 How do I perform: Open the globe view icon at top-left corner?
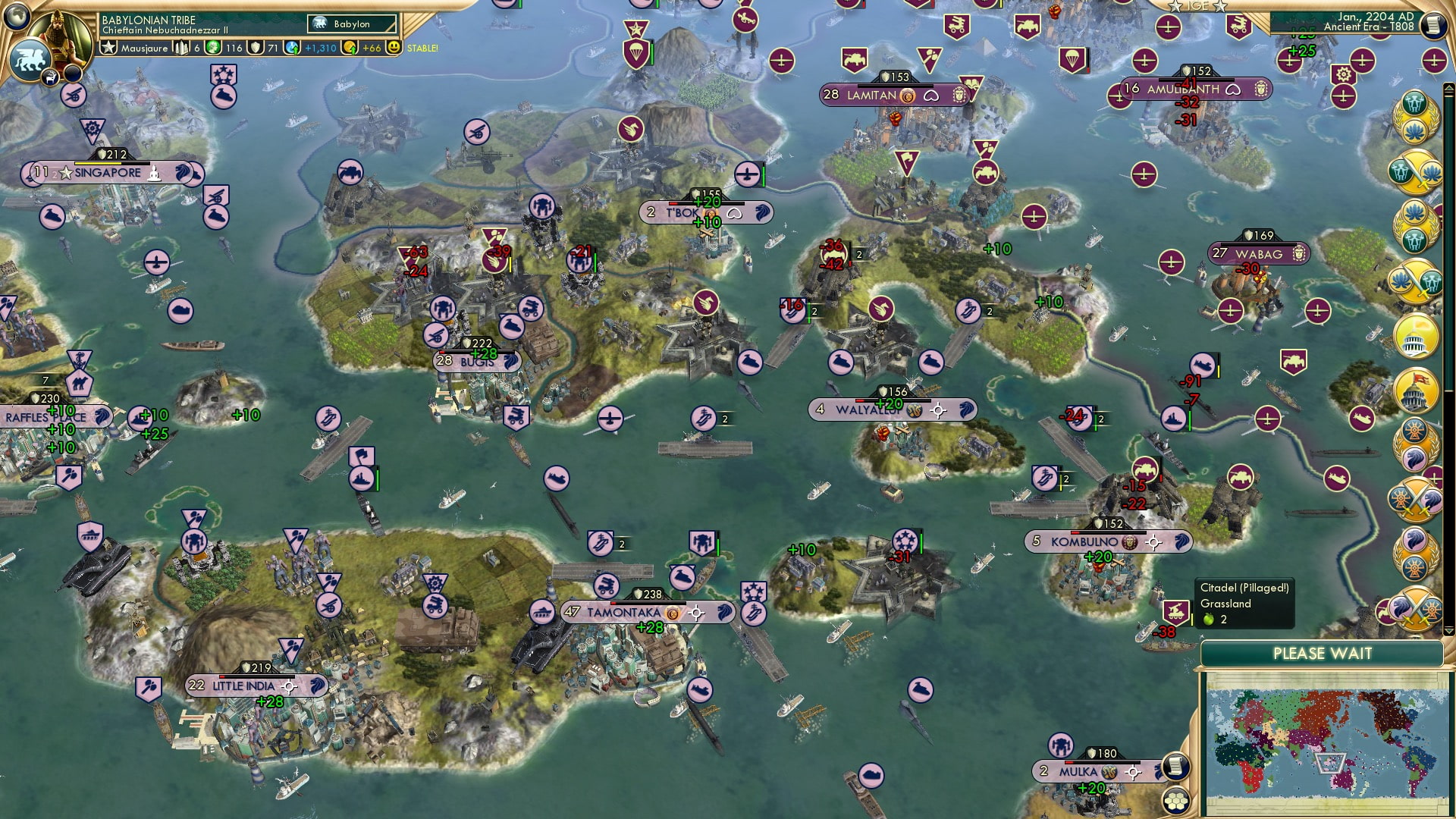pyautogui.click(x=15, y=17)
